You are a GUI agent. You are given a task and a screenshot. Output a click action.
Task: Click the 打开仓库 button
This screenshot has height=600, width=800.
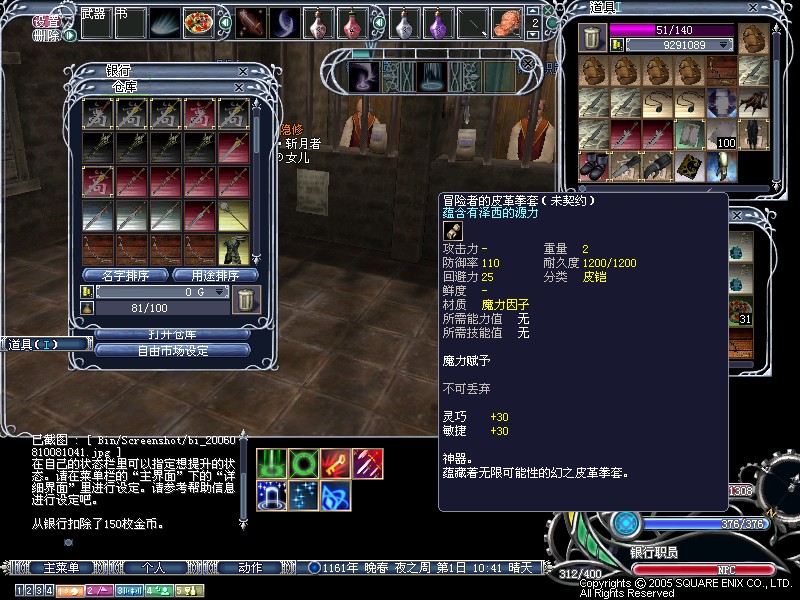click(x=171, y=334)
